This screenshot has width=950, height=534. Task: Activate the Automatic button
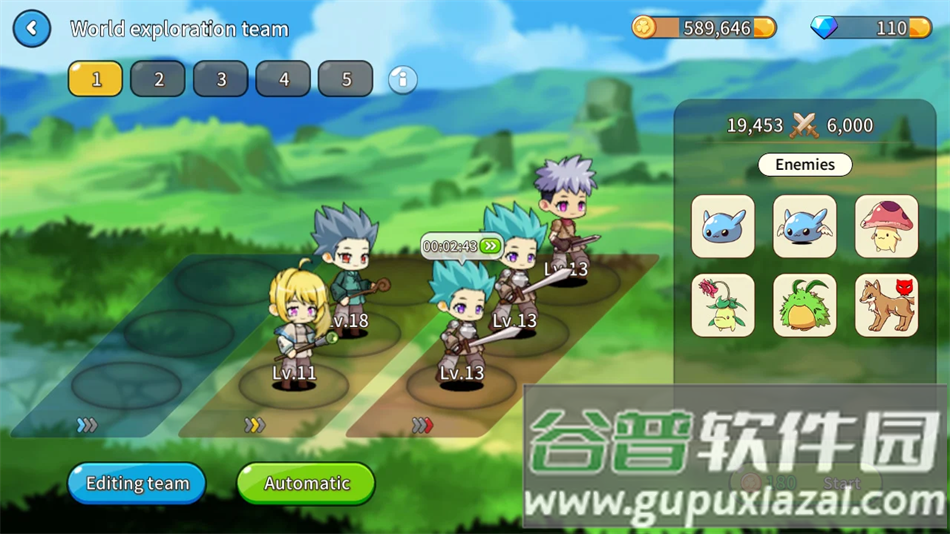306,483
